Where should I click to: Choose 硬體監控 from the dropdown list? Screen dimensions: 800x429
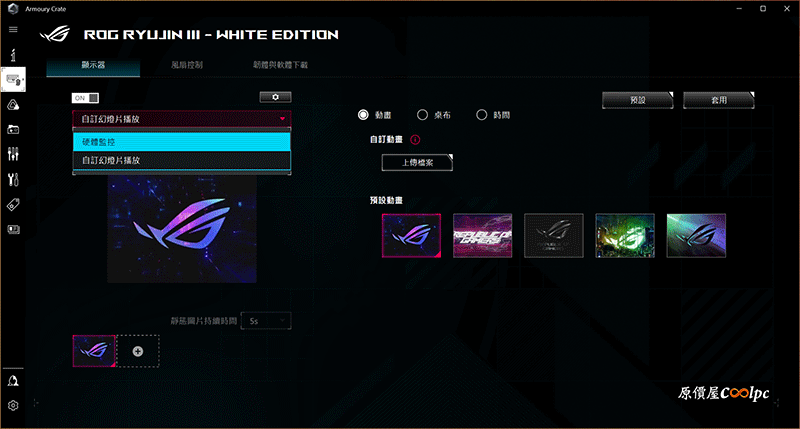pos(181,142)
